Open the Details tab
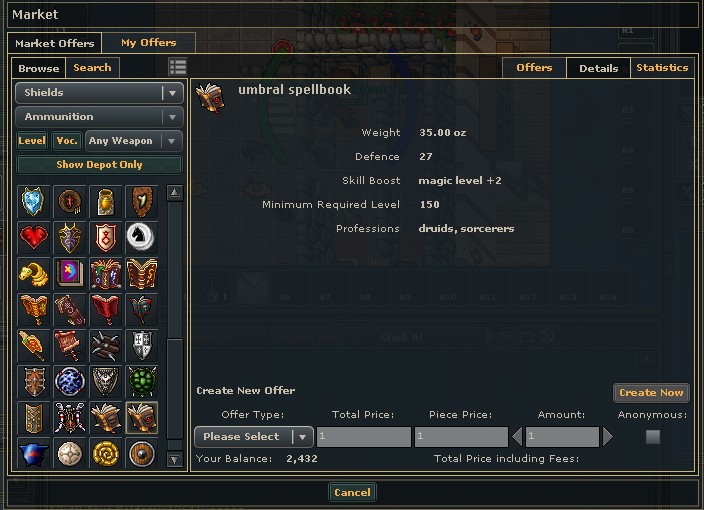This screenshot has height=510, width=704. [598, 68]
